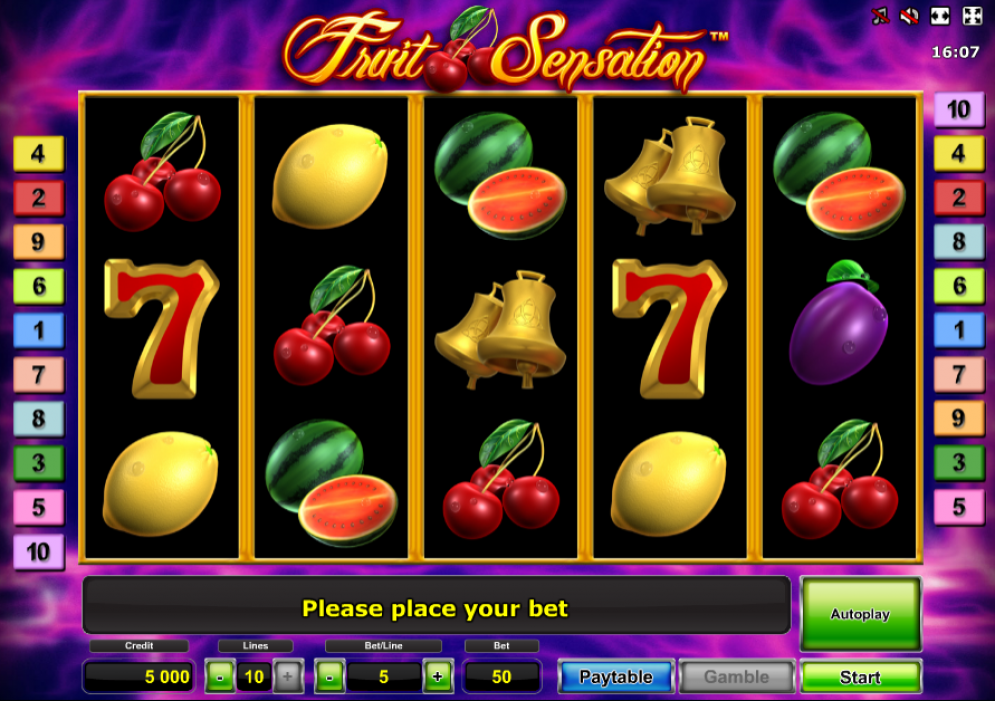Increase the Bet/Line amount

click(437, 677)
